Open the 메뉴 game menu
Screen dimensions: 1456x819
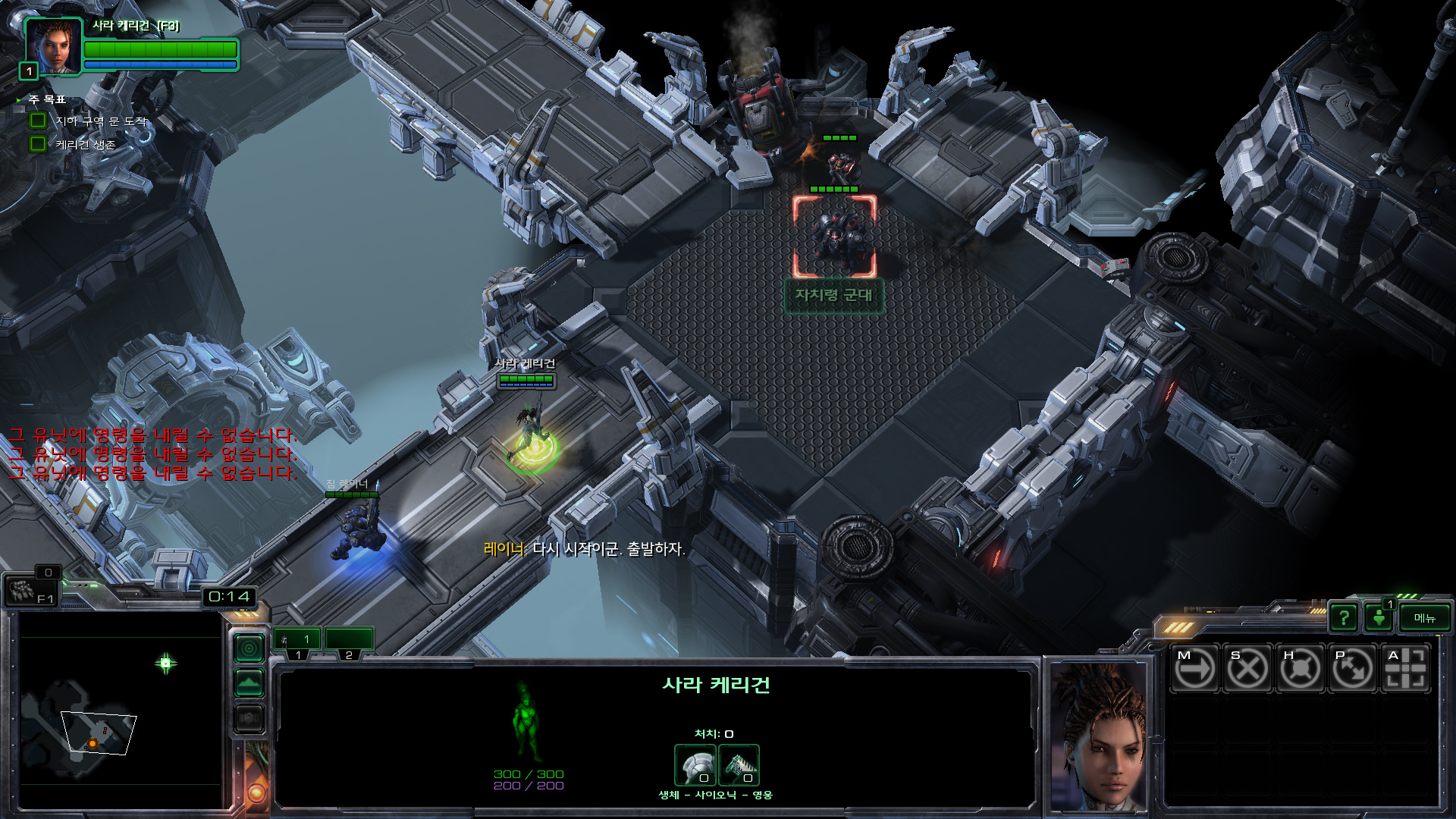(1424, 619)
